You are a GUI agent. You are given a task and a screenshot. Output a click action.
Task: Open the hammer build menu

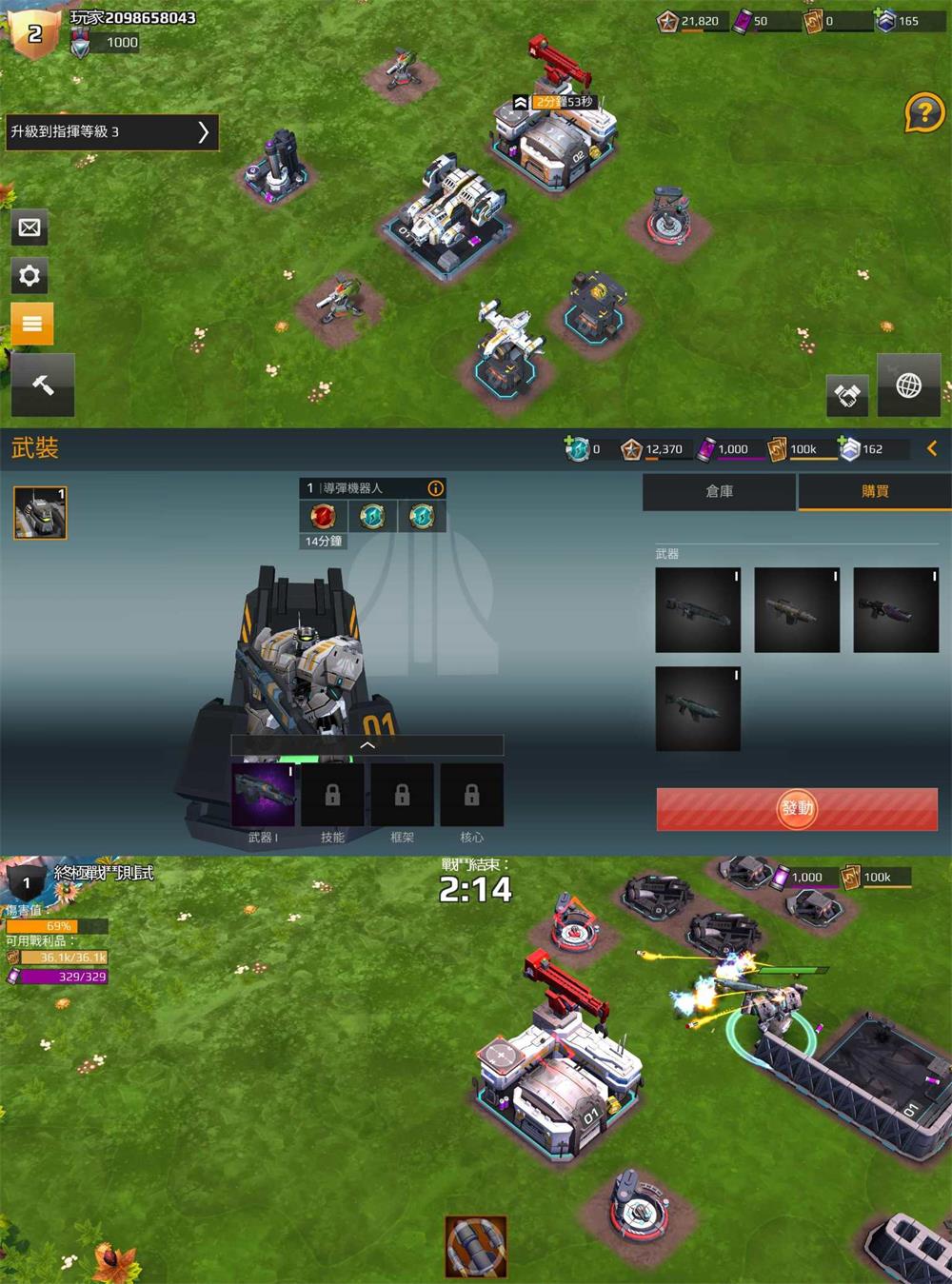tap(43, 385)
